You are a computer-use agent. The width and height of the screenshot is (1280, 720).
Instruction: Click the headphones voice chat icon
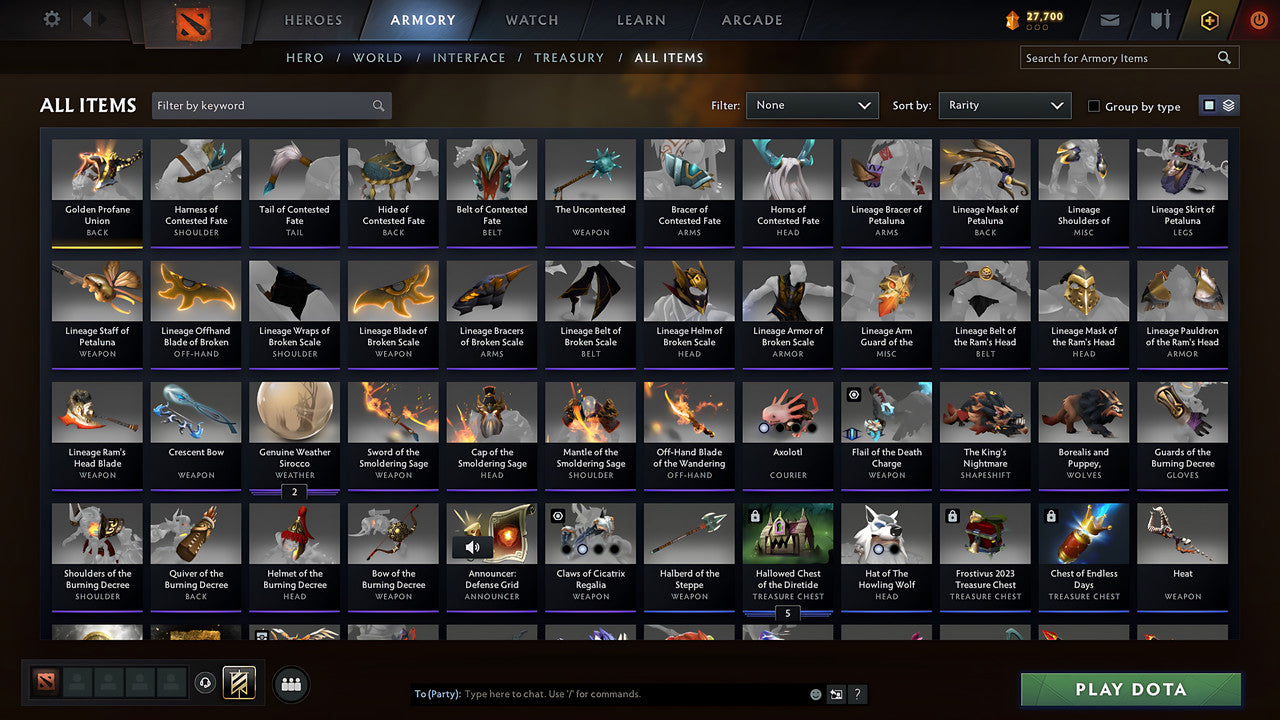click(205, 682)
